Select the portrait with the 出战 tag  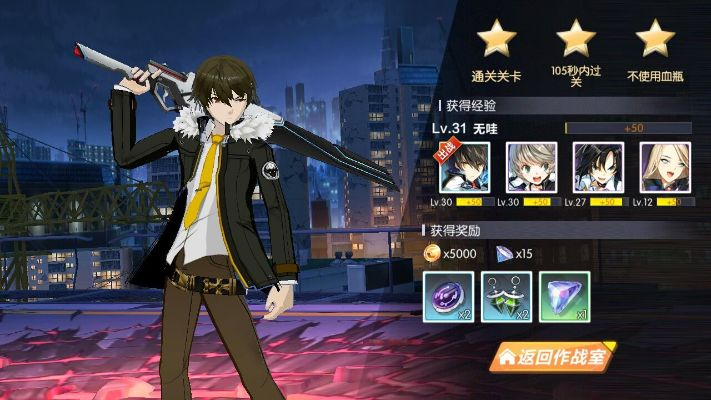(x=465, y=167)
